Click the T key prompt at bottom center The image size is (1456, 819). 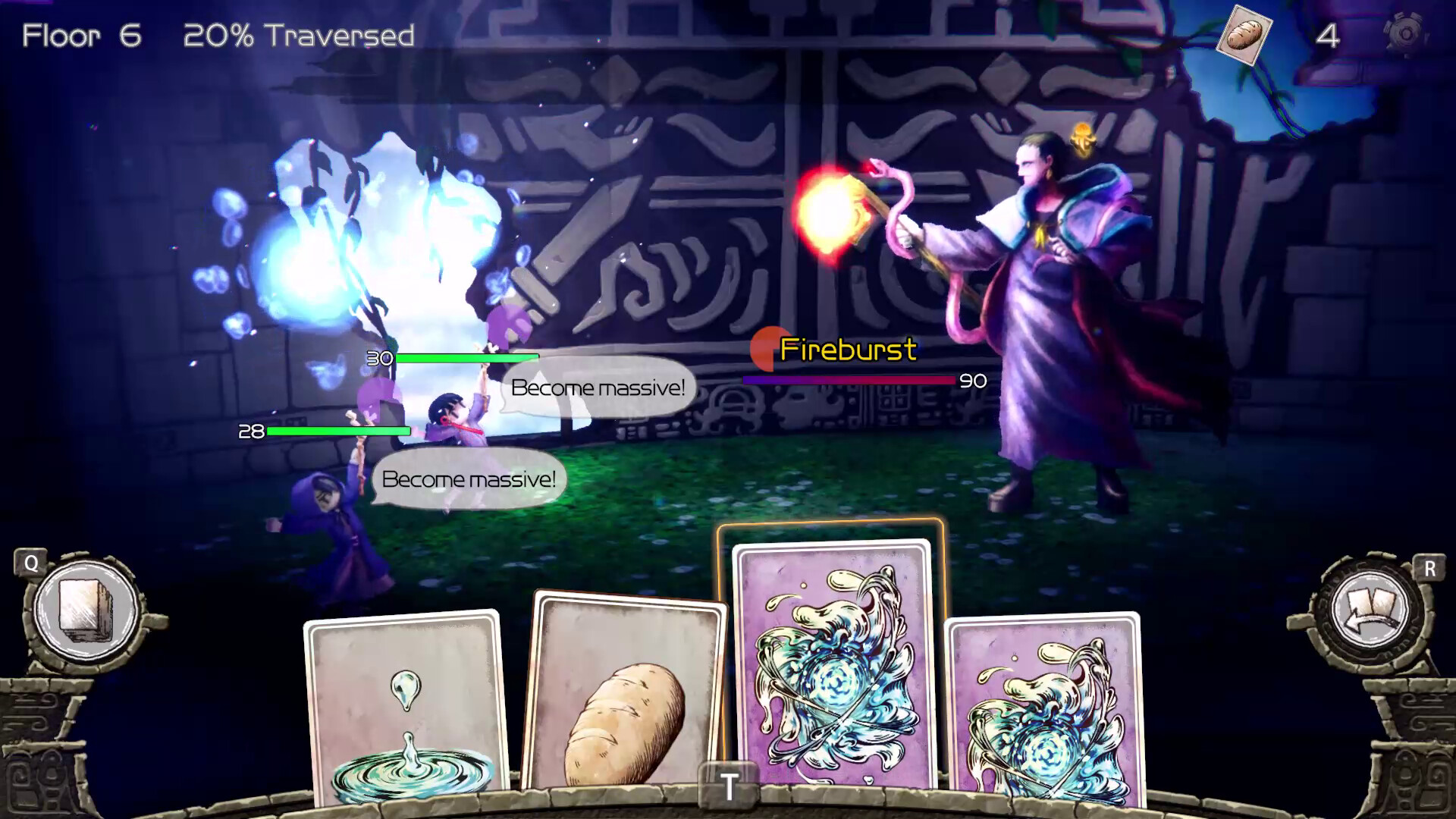pyautogui.click(x=730, y=786)
